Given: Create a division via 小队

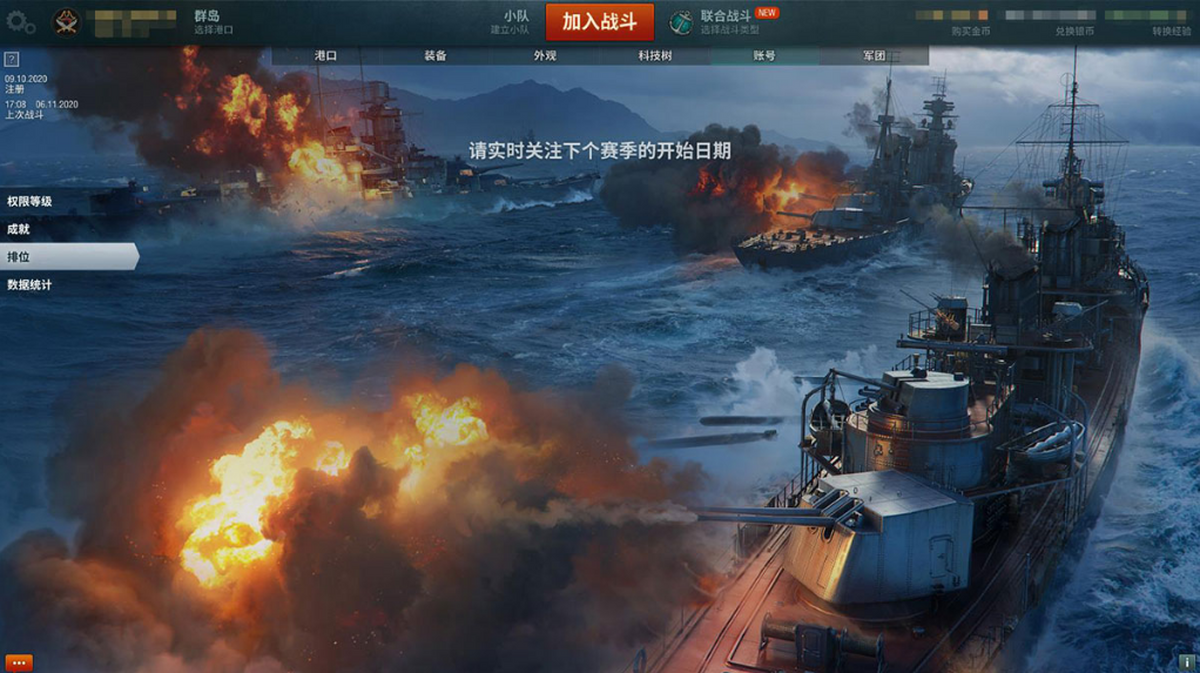Looking at the screenshot, I should (x=516, y=22).
